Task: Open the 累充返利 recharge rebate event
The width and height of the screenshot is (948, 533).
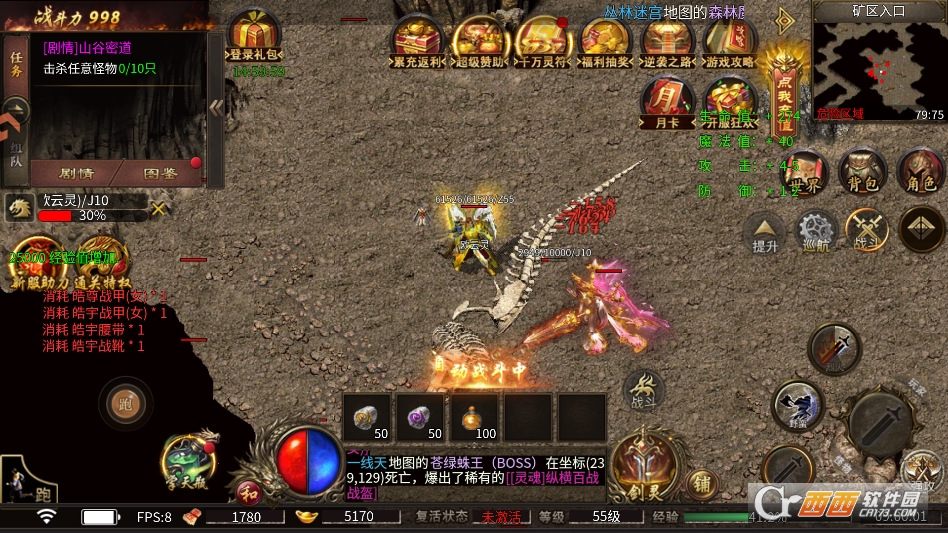Action: [418, 41]
